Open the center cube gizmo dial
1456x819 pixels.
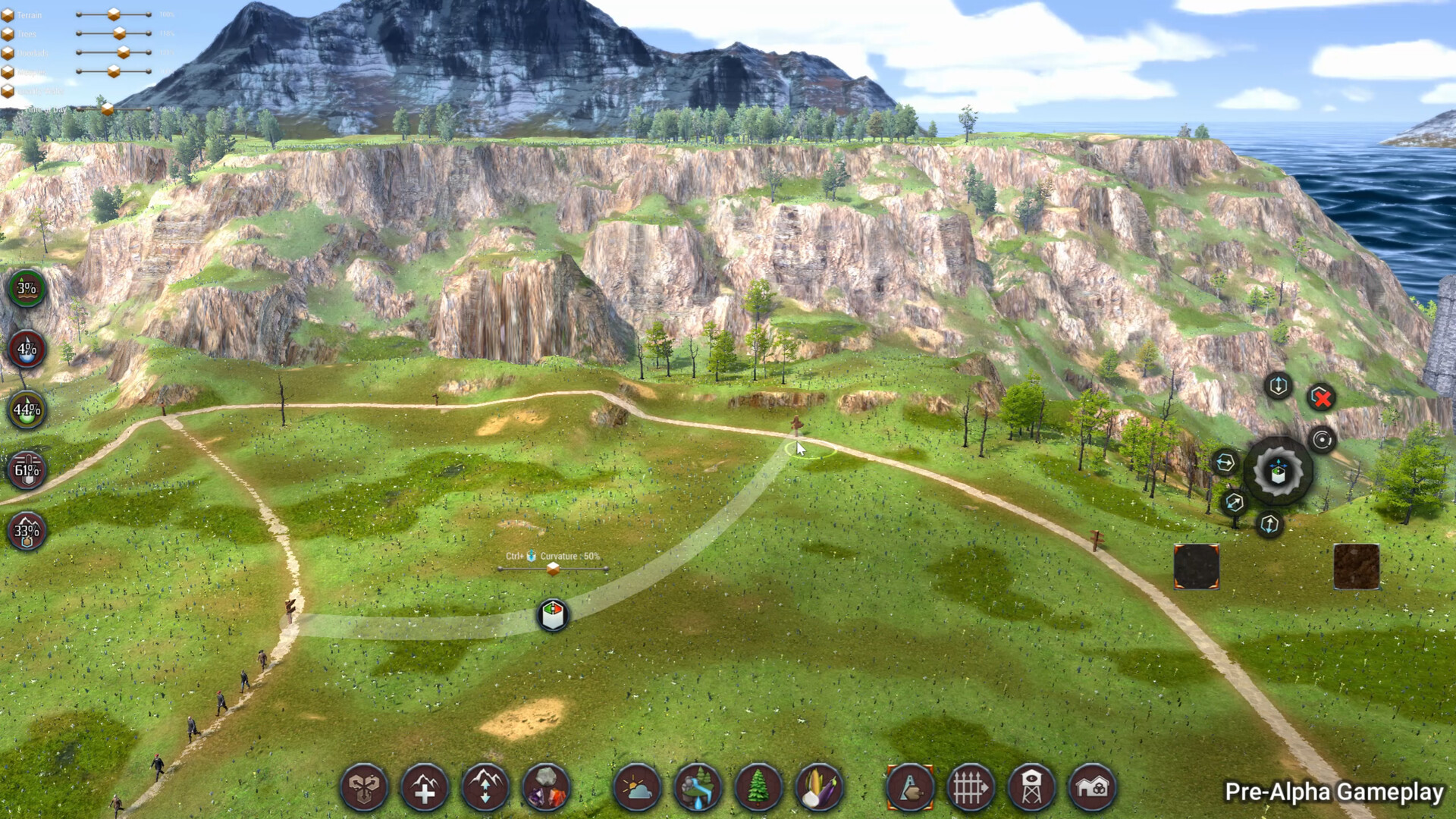tap(1279, 472)
